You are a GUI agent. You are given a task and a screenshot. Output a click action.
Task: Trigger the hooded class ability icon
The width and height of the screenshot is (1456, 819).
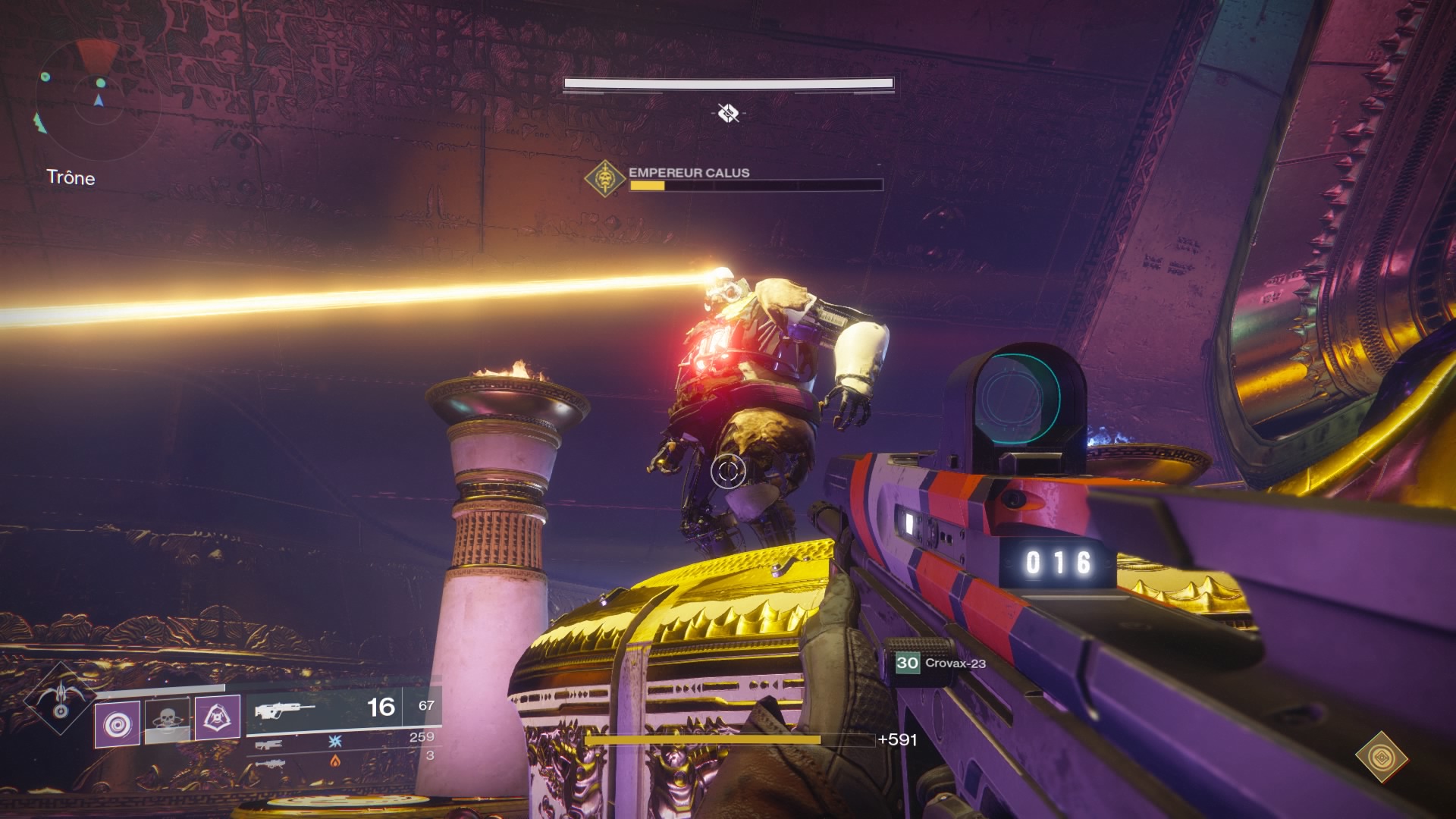click(218, 717)
